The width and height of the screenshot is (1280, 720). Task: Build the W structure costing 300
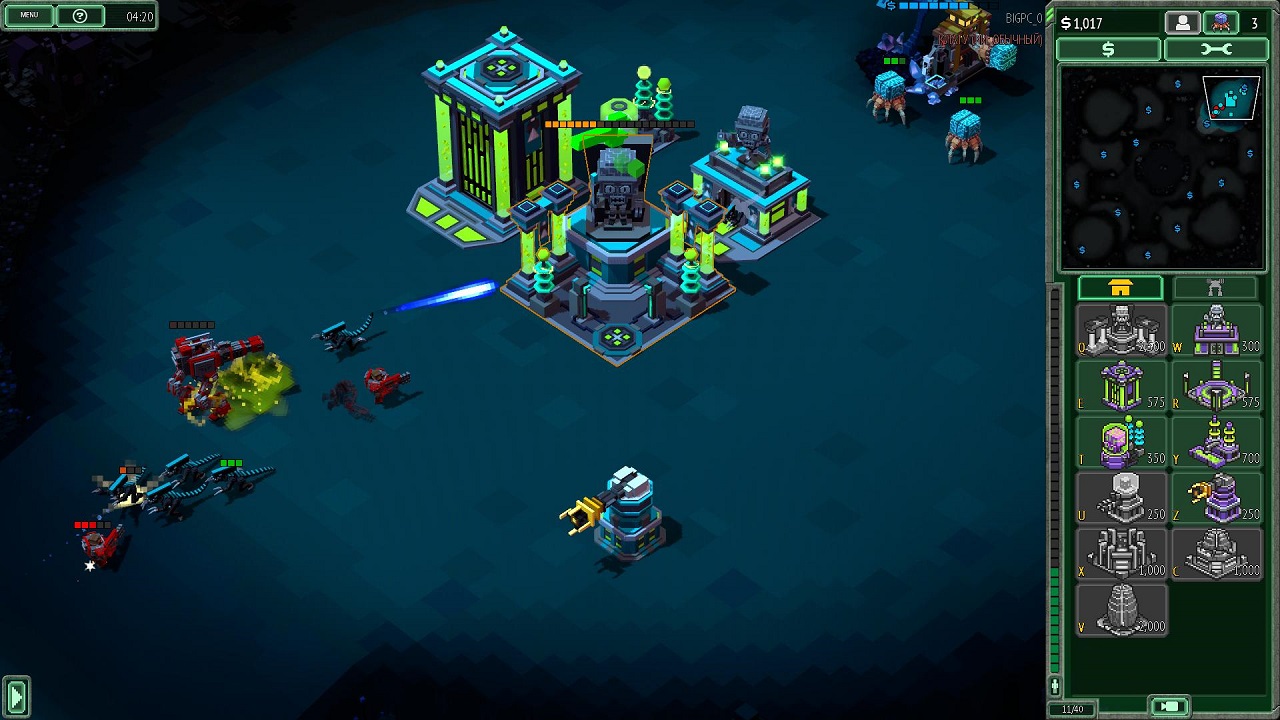pyautogui.click(x=1215, y=331)
